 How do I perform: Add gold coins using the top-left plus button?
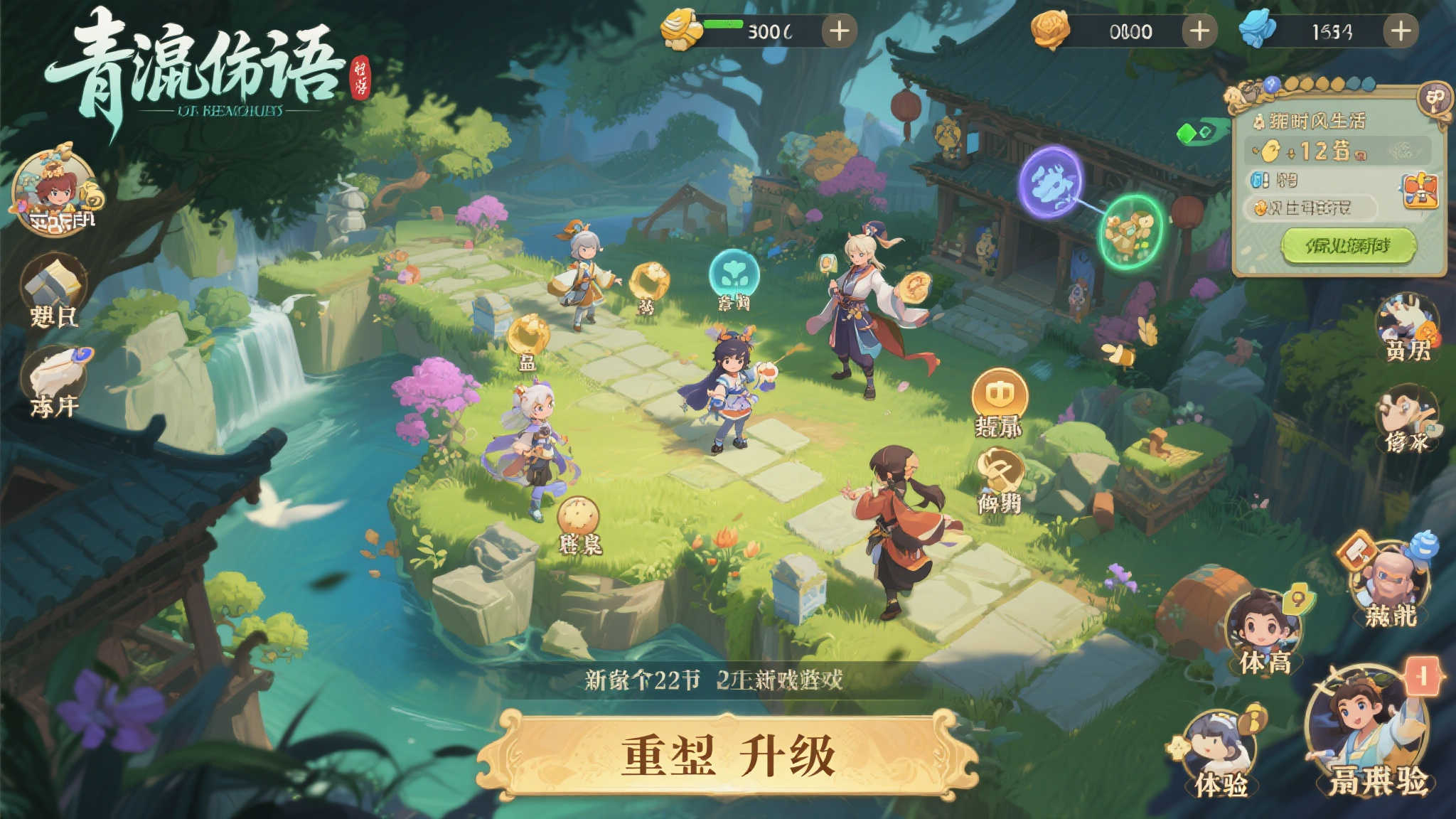(840, 31)
